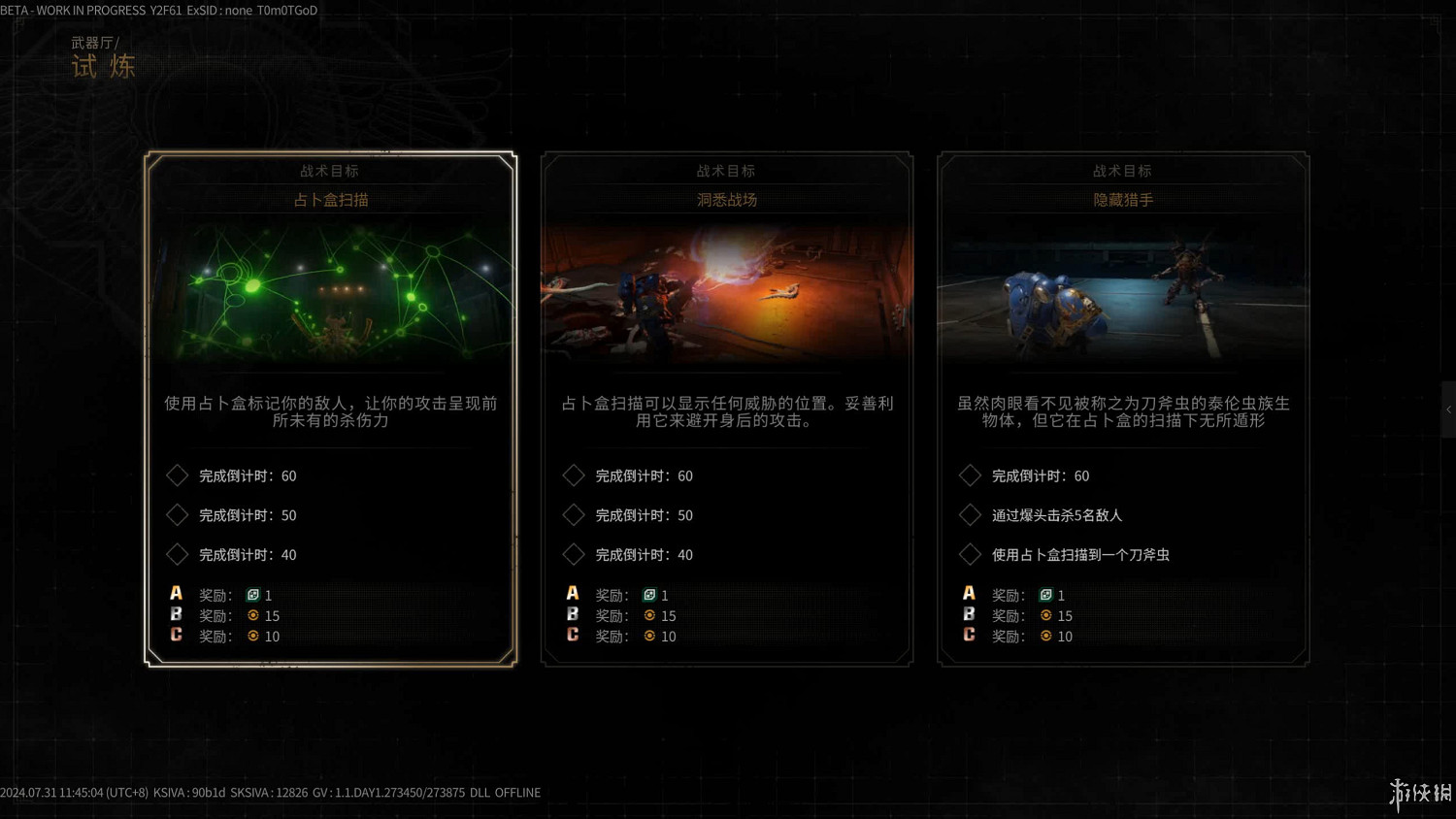The height and width of the screenshot is (819, 1456).
Task: Click the B rank reward icon on 洞悉战场 card
Action: click(x=573, y=614)
